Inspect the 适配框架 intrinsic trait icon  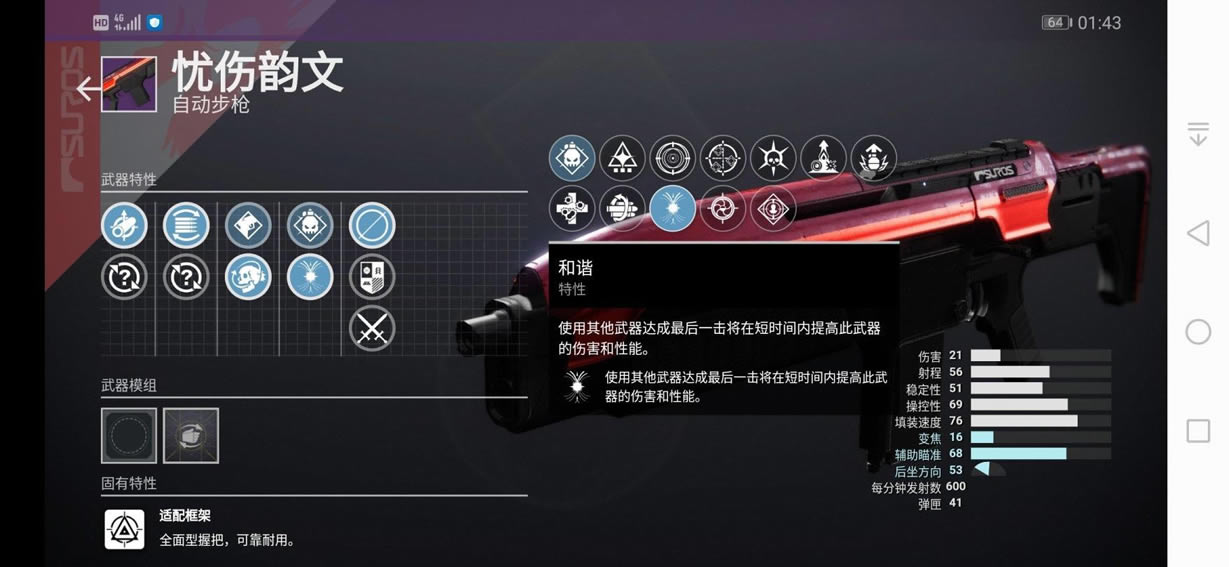point(125,529)
